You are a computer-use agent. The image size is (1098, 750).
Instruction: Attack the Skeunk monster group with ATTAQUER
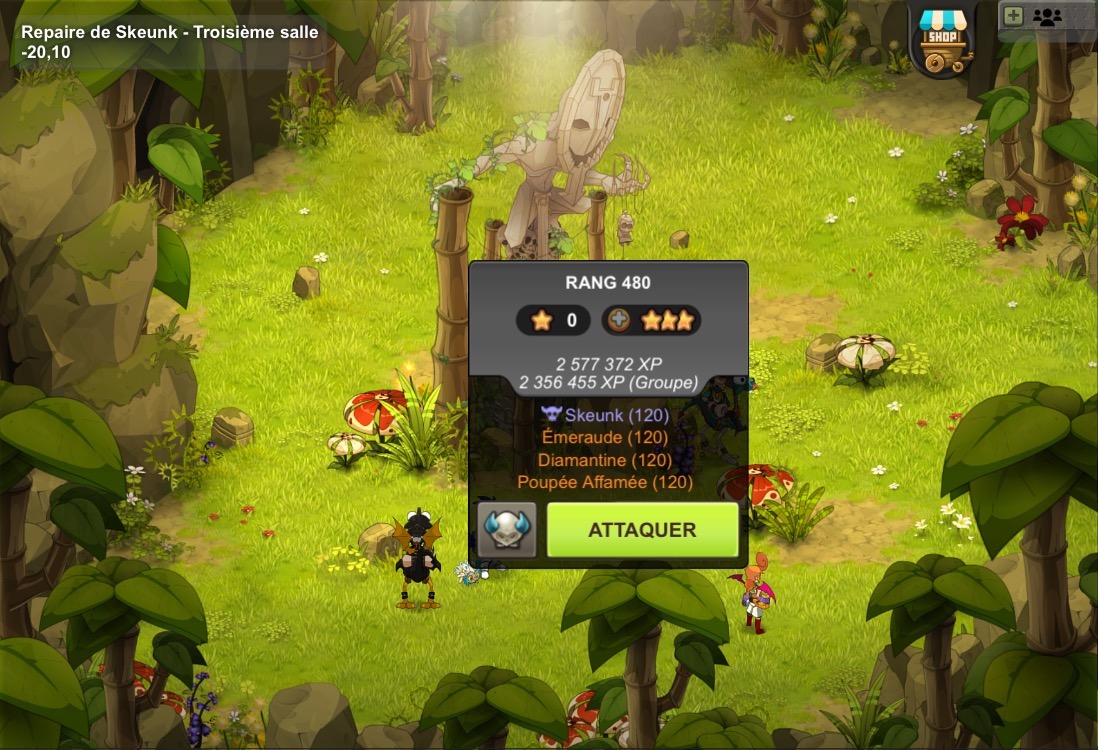coord(642,530)
